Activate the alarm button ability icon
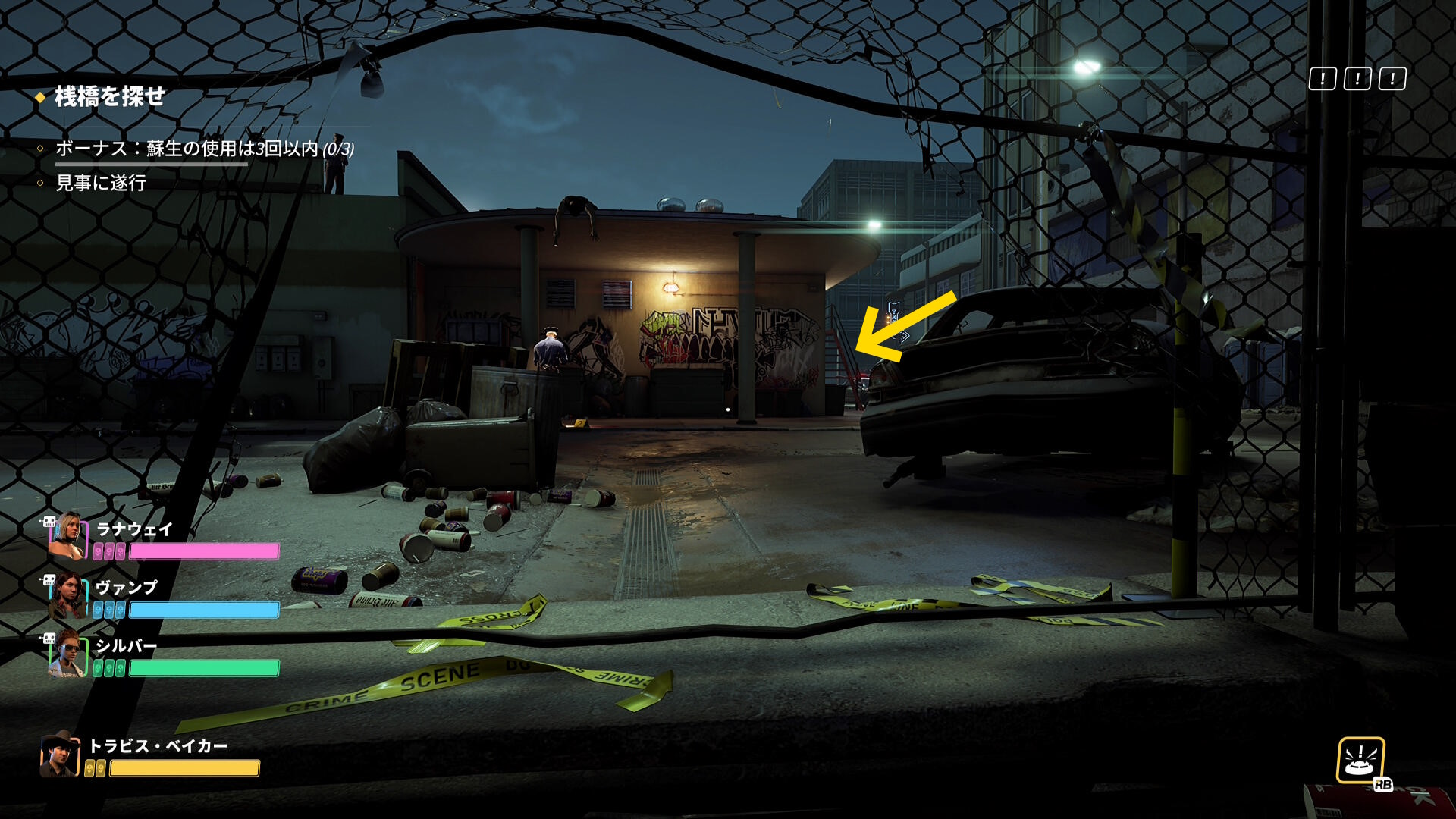Screen dimensions: 1456x819 point(1360,761)
